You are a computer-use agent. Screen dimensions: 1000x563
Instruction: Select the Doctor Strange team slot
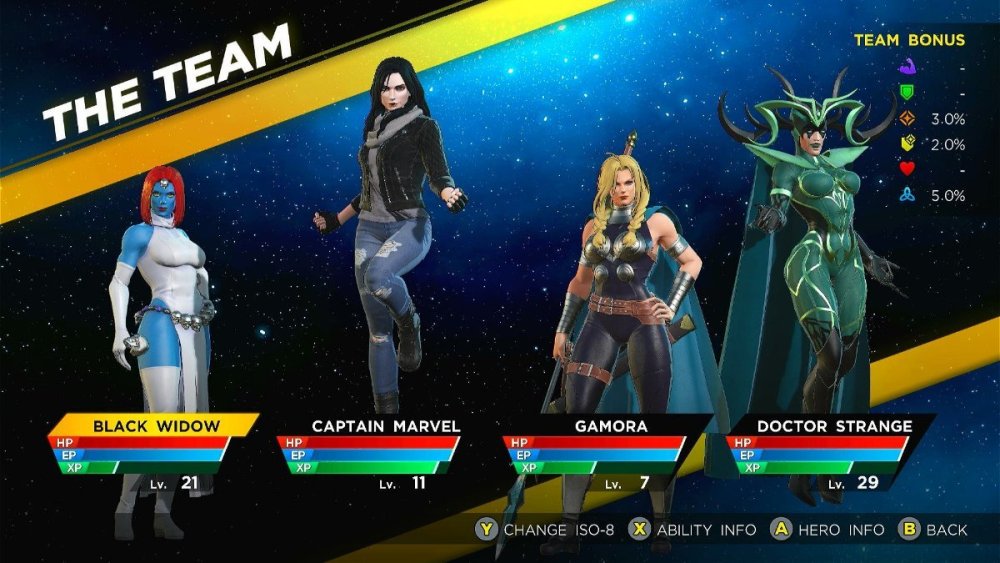(834, 426)
